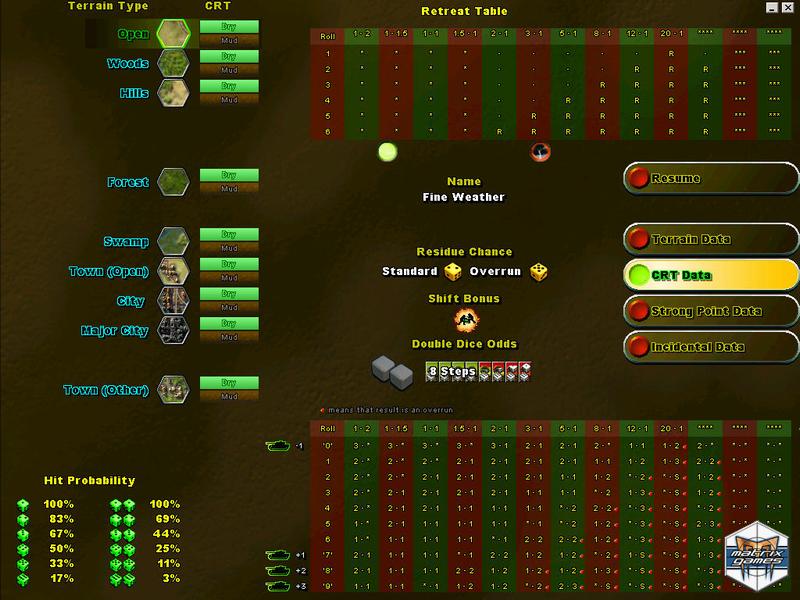This screenshot has width=800, height=600.
Task: Select the Forest terrain hex
Action: (x=171, y=182)
